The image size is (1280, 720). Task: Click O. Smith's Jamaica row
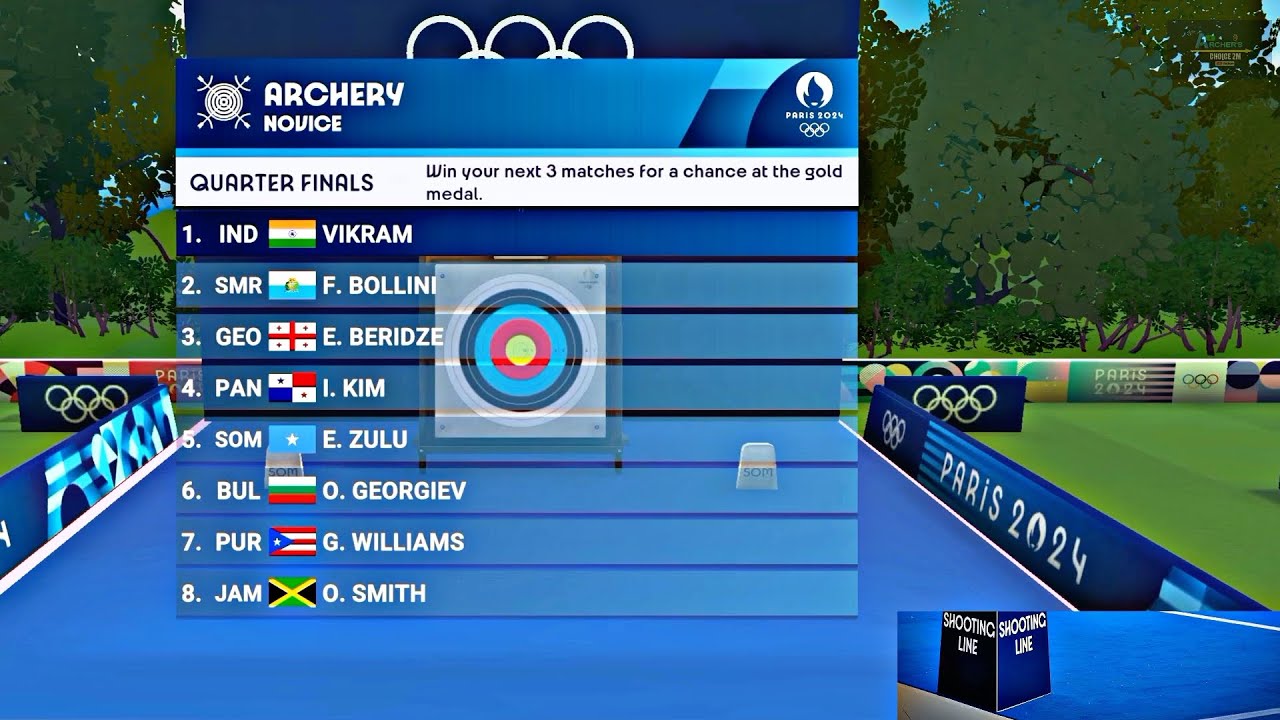click(x=516, y=593)
